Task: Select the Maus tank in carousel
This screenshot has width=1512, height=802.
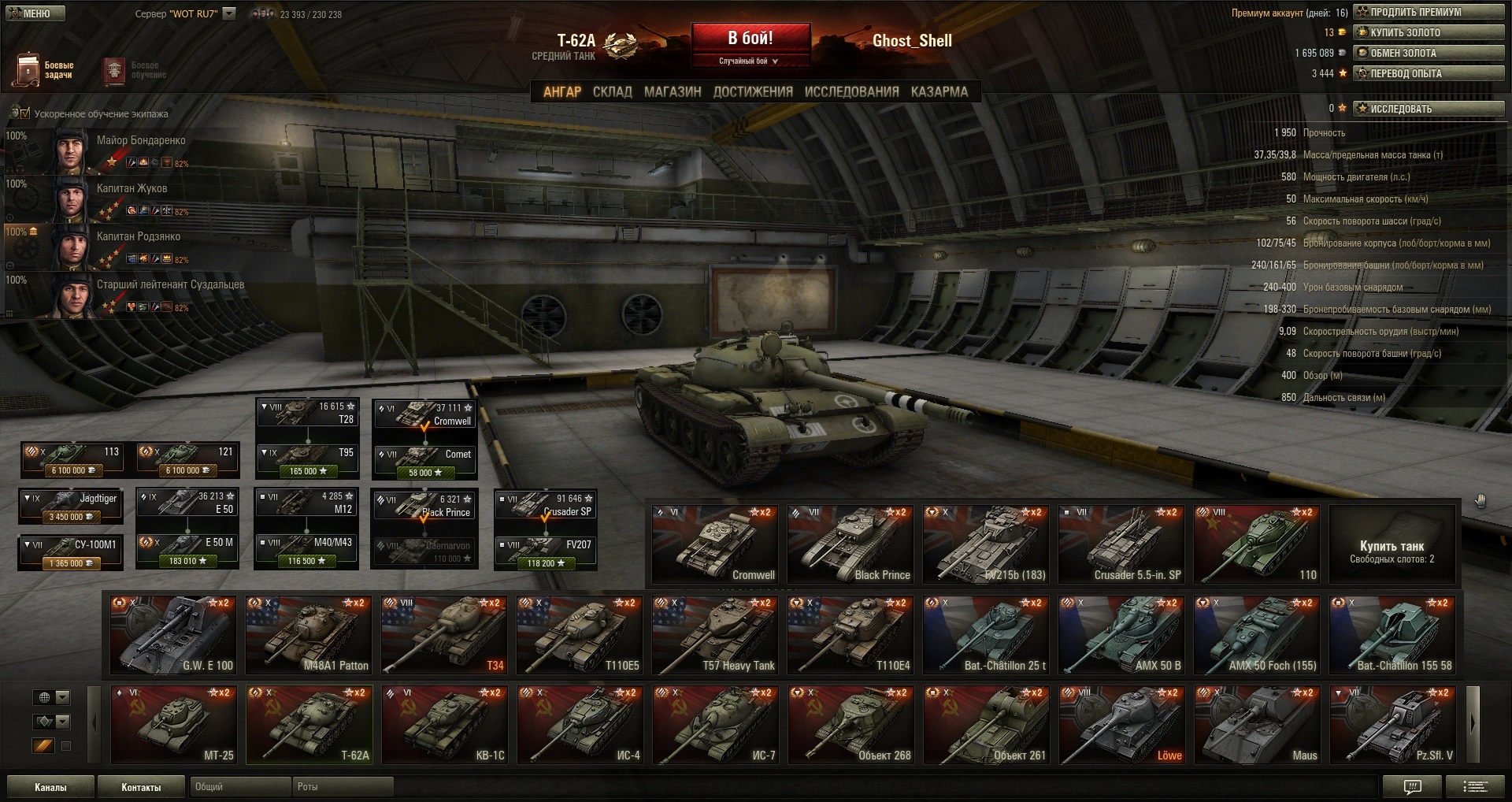Action: (1257, 725)
